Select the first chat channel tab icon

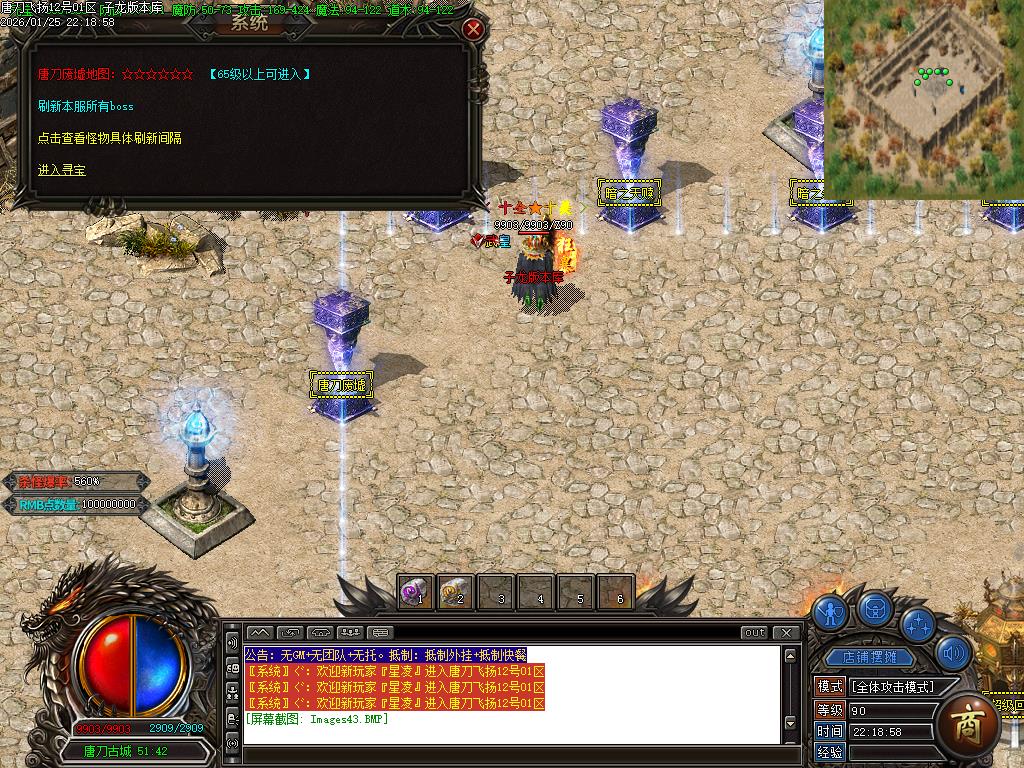click(259, 632)
